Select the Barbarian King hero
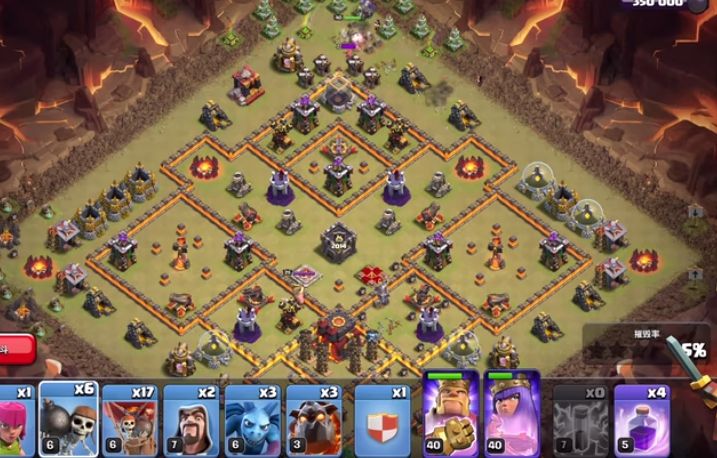This screenshot has width=717, height=458. [451, 414]
